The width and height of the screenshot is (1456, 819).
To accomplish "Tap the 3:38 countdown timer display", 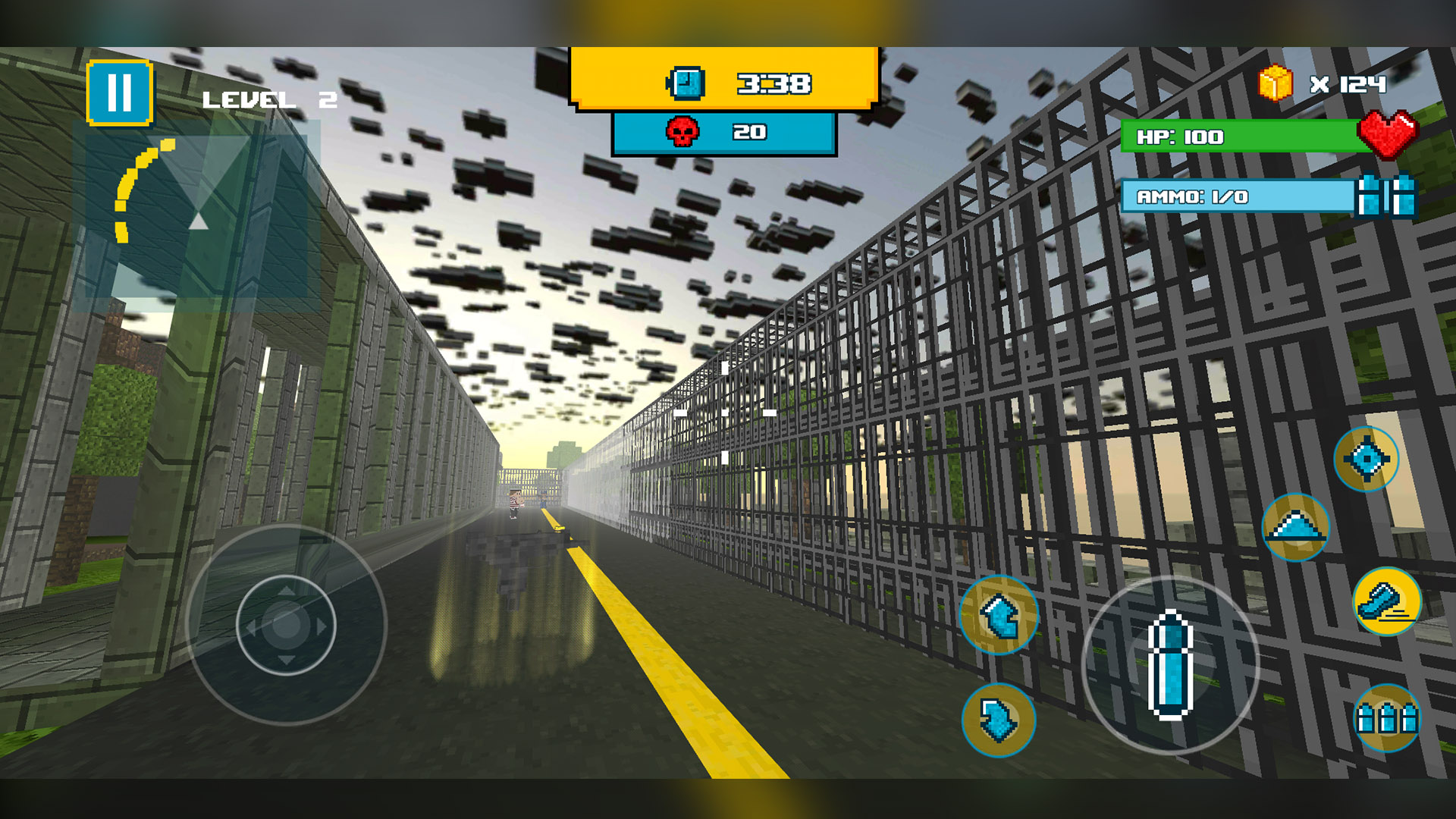I will [773, 83].
